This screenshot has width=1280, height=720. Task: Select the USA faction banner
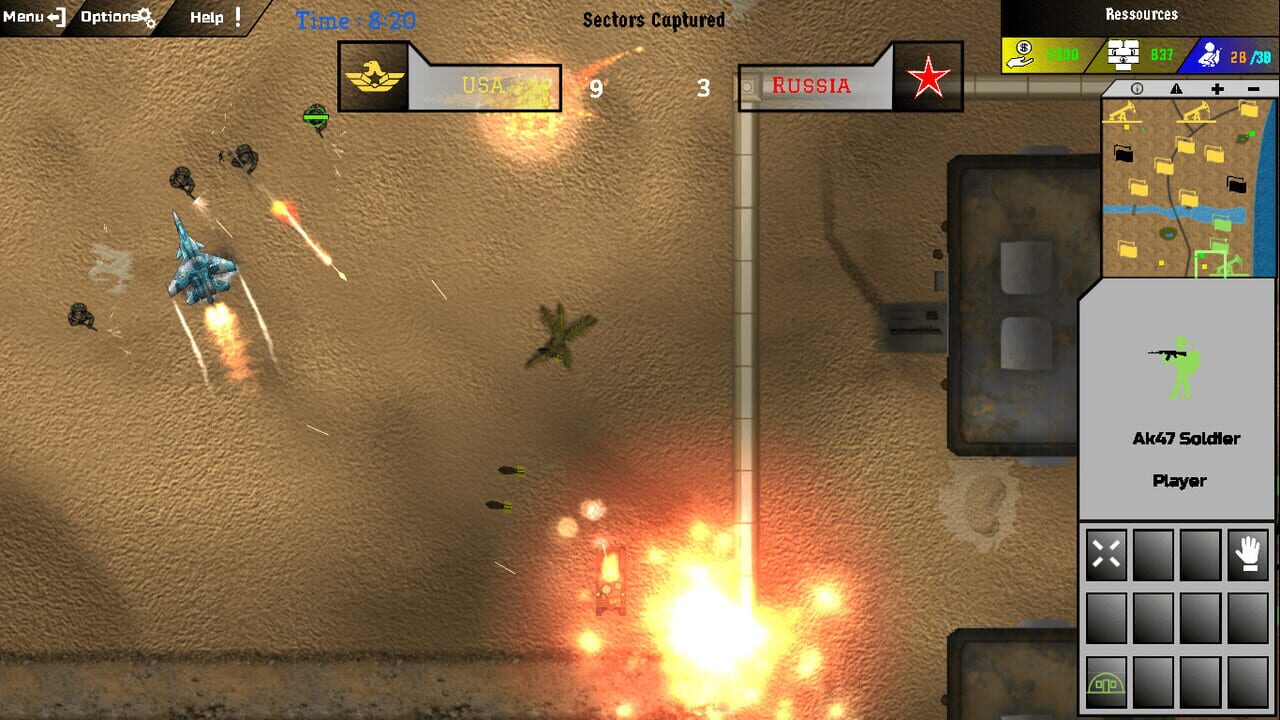480,85
